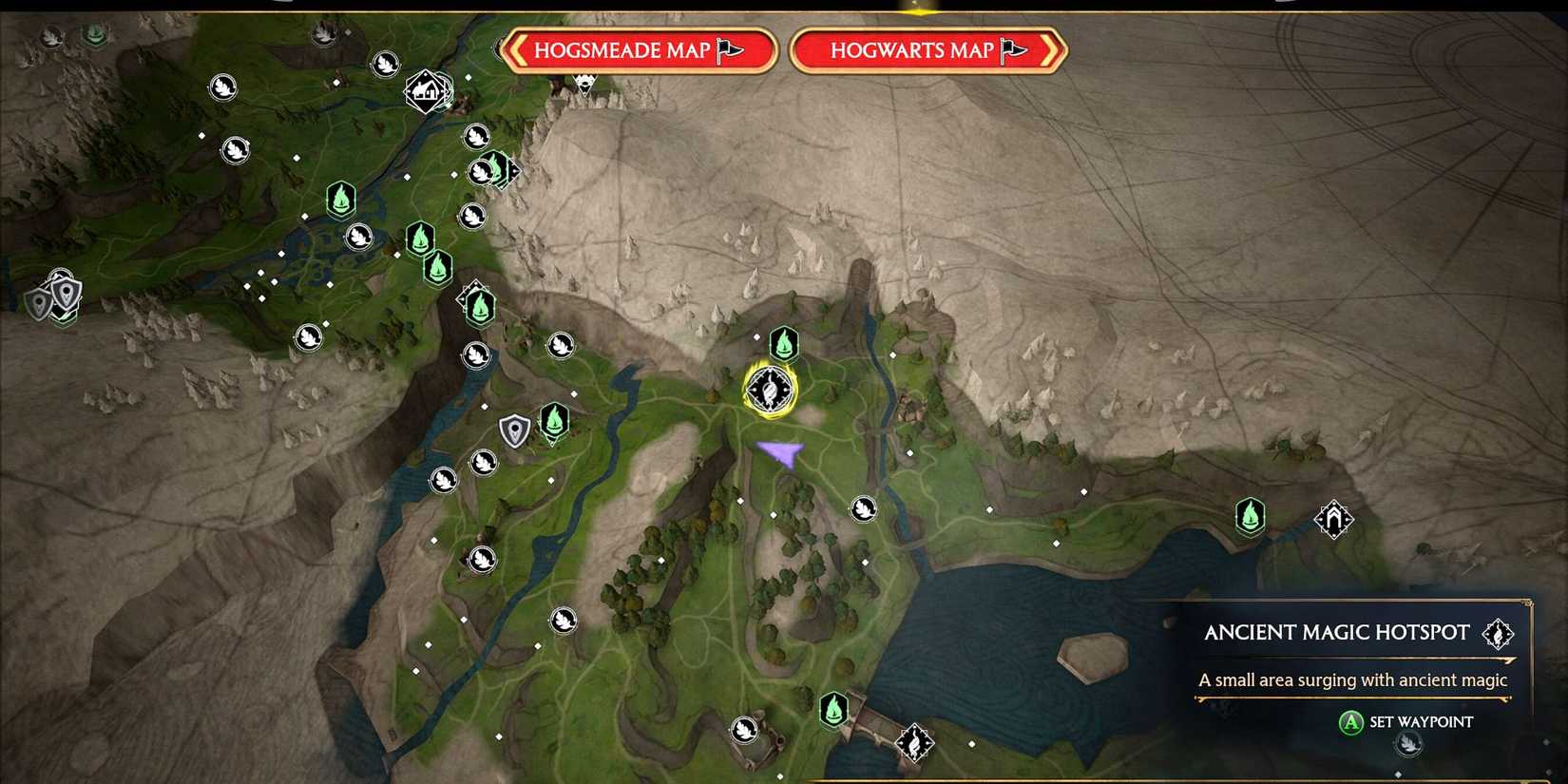Select the highlighted Ancient Magic Hotspot marker

(768, 390)
